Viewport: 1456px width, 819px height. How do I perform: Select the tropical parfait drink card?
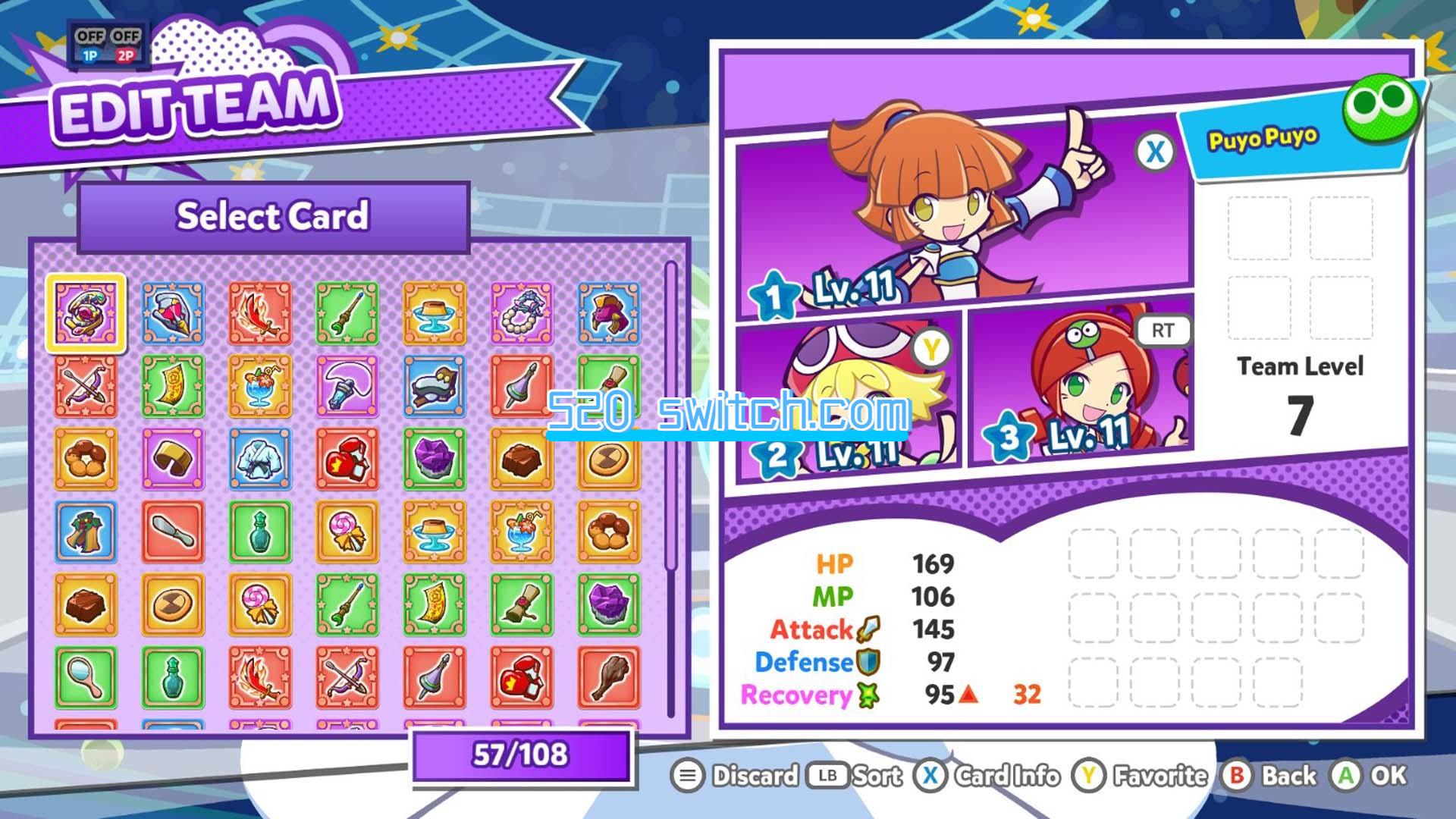pos(260,385)
